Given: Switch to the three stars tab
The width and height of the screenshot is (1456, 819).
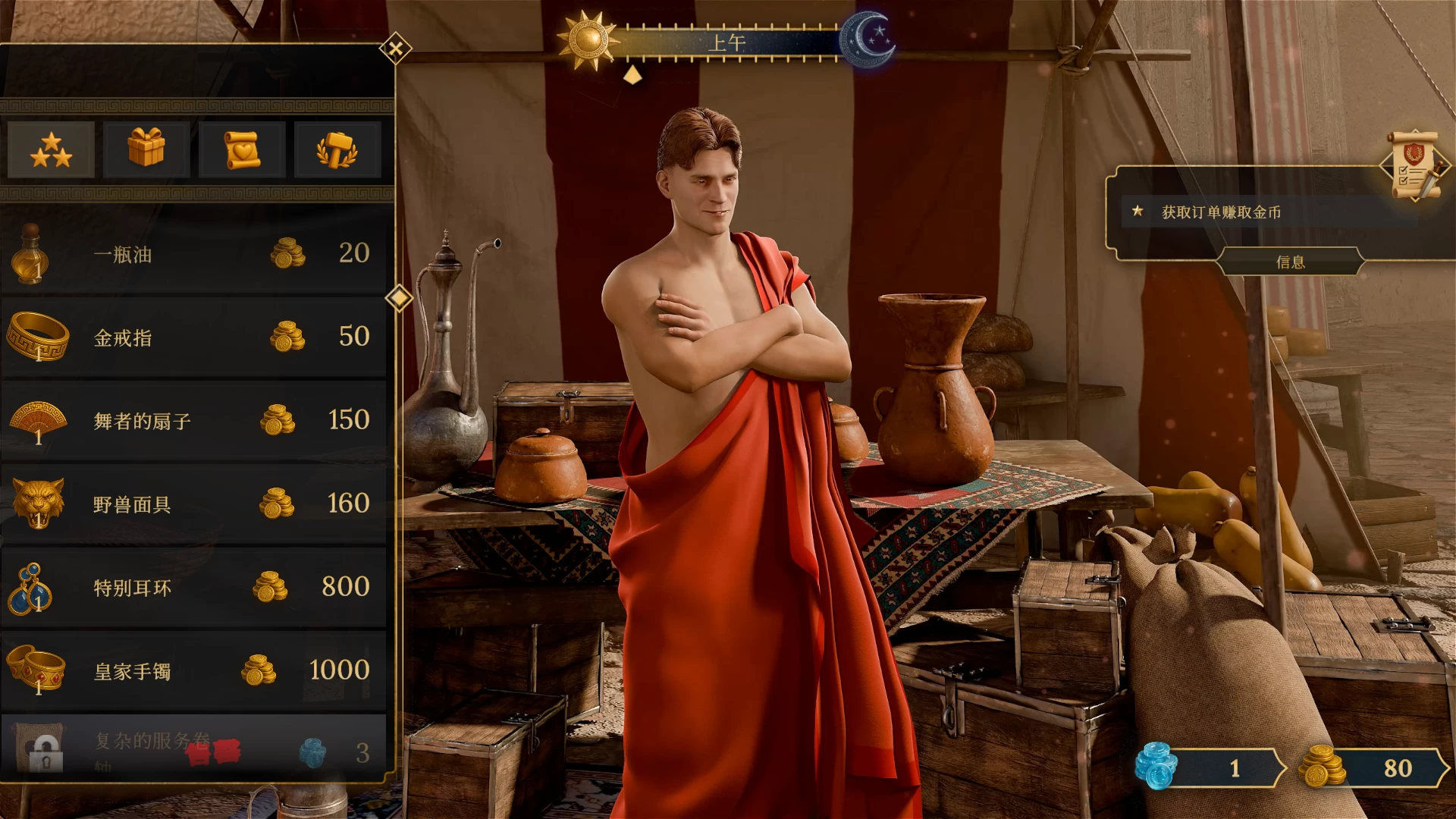Looking at the screenshot, I should (x=52, y=149).
